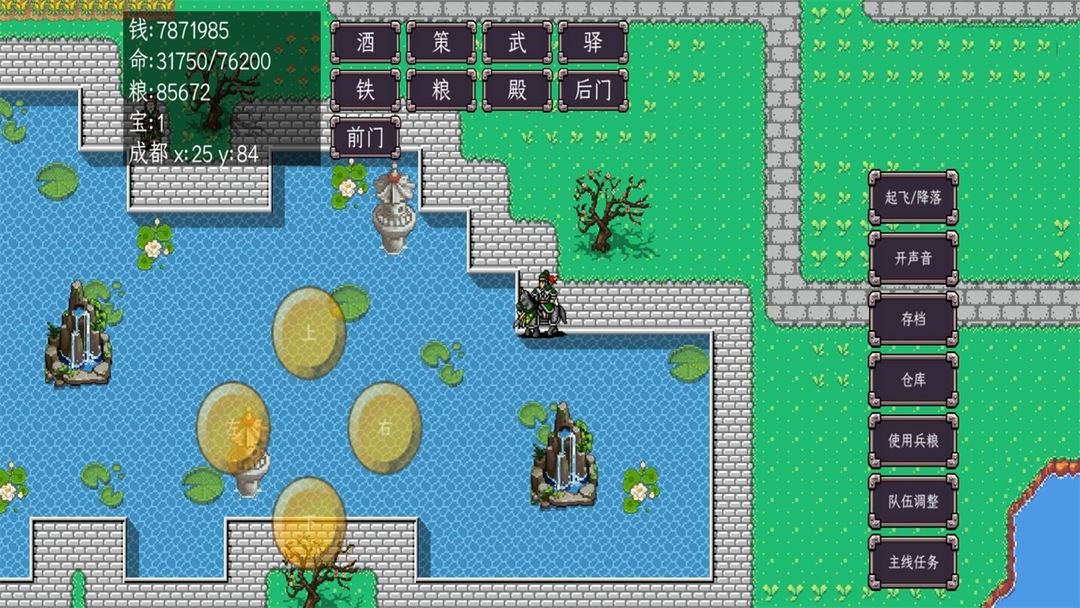Tap the 下 down direction pad button
This screenshot has height=608, width=1080.
(310, 522)
